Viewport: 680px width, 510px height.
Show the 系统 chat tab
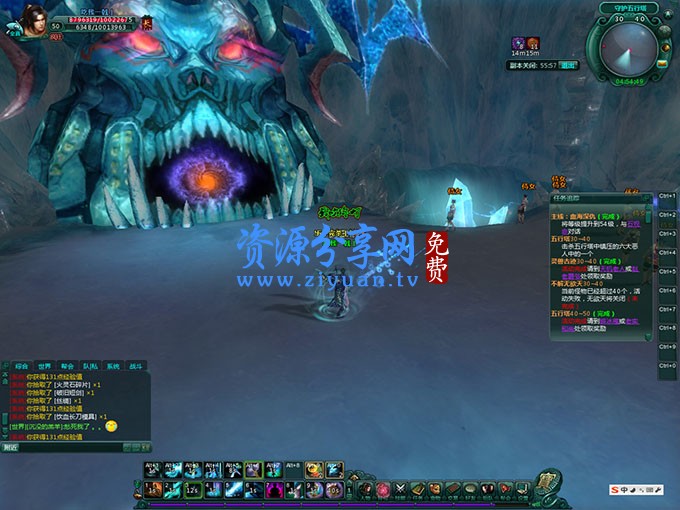coord(113,366)
